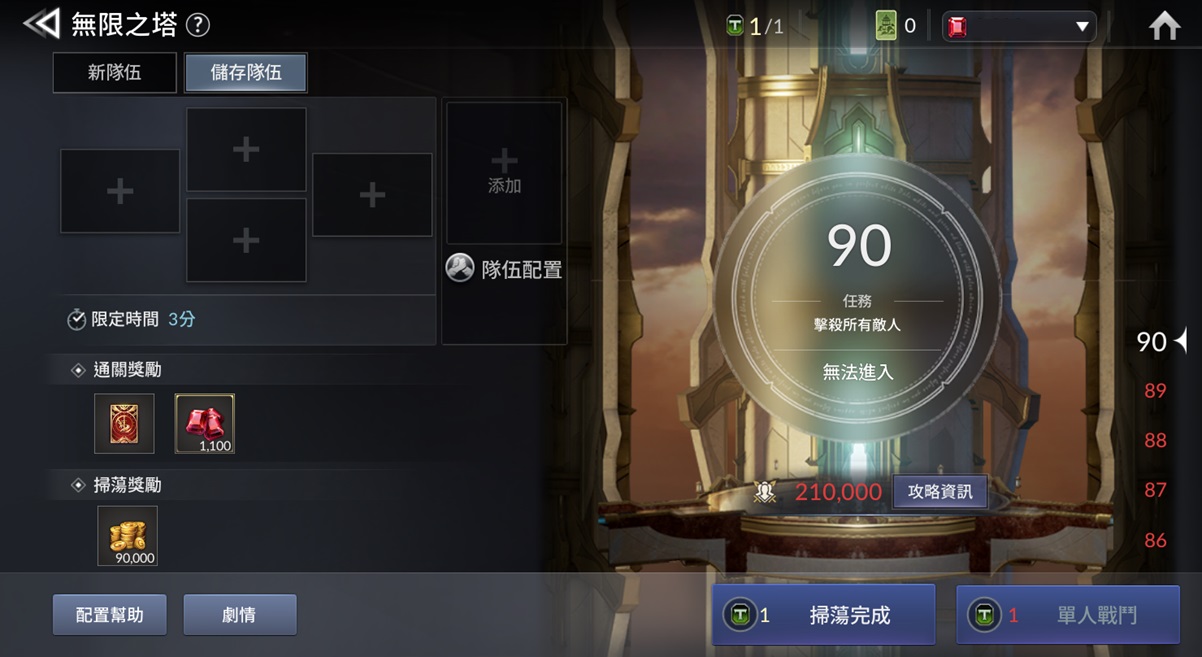
Task: Begin 單人戰鬥 solo battle
Action: click(x=1068, y=615)
